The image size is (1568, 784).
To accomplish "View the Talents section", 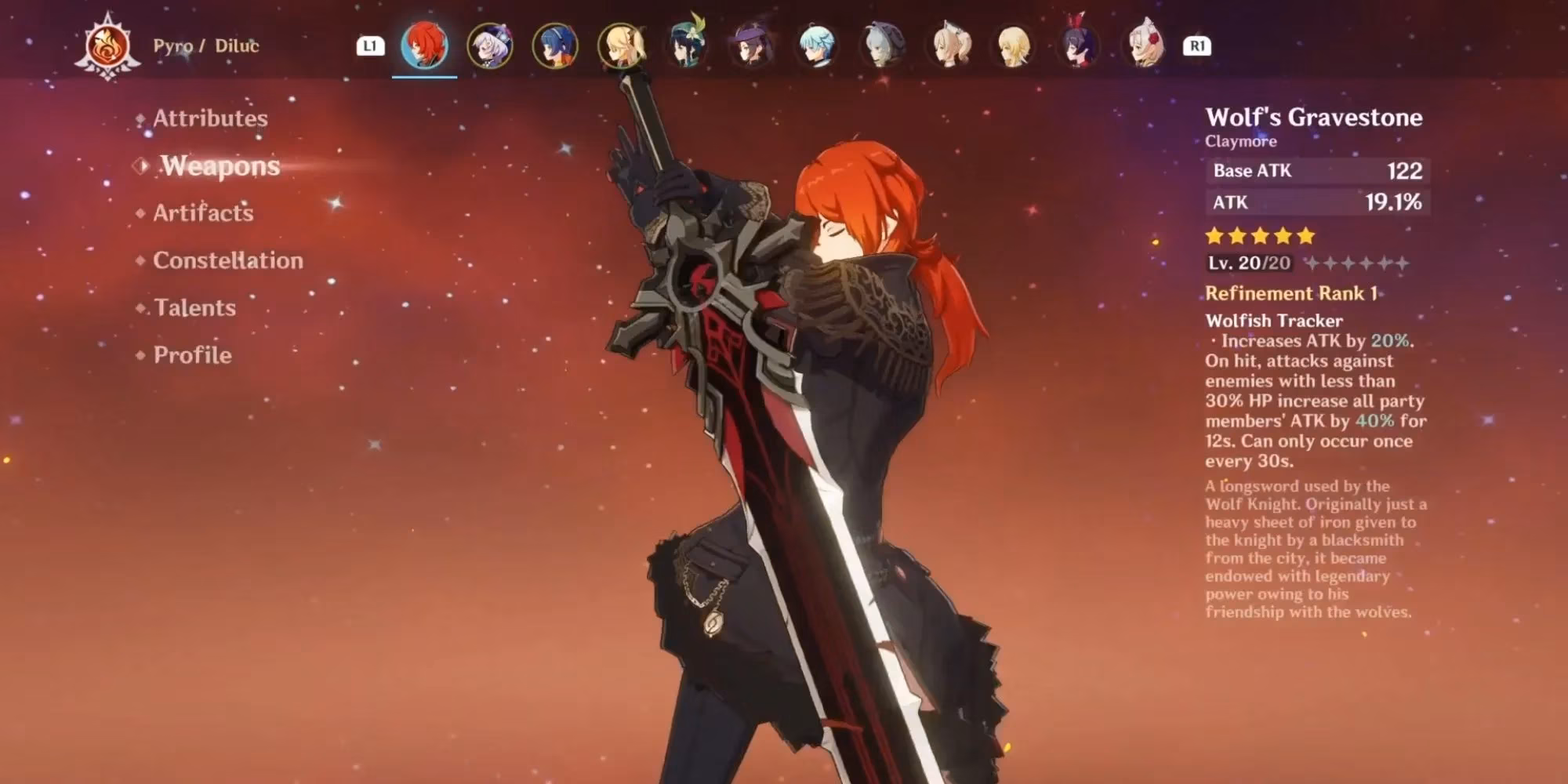I will tap(193, 308).
